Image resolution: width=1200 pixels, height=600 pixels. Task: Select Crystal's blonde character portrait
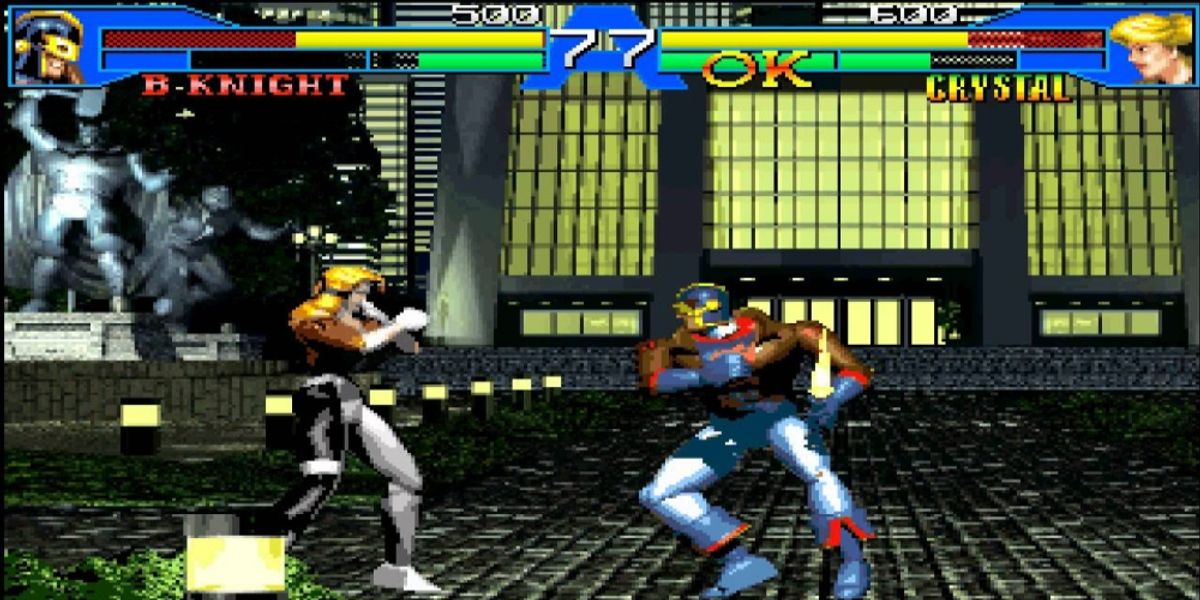[1150, 46]
